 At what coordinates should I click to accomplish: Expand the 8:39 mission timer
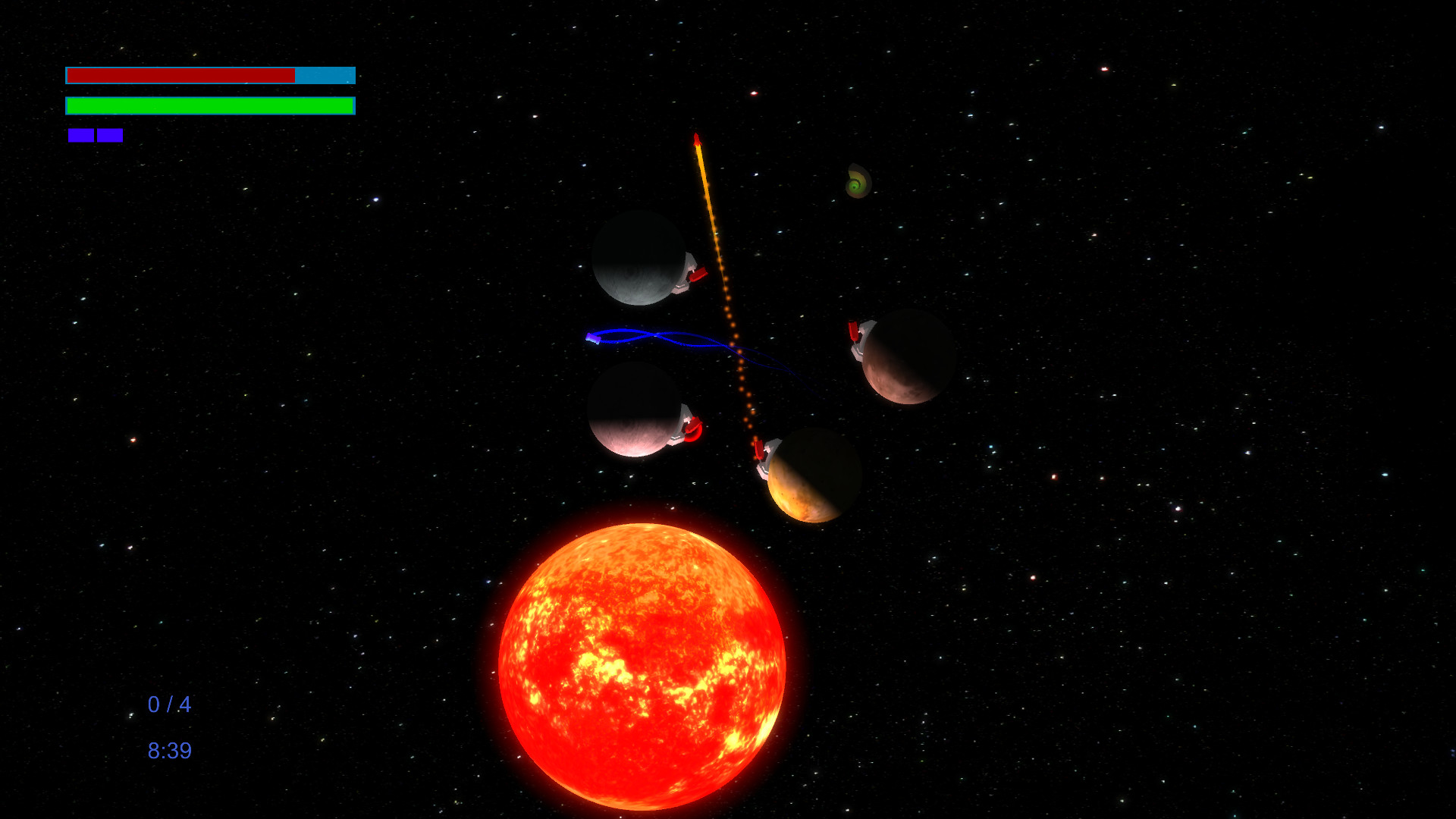click(170, 751)
